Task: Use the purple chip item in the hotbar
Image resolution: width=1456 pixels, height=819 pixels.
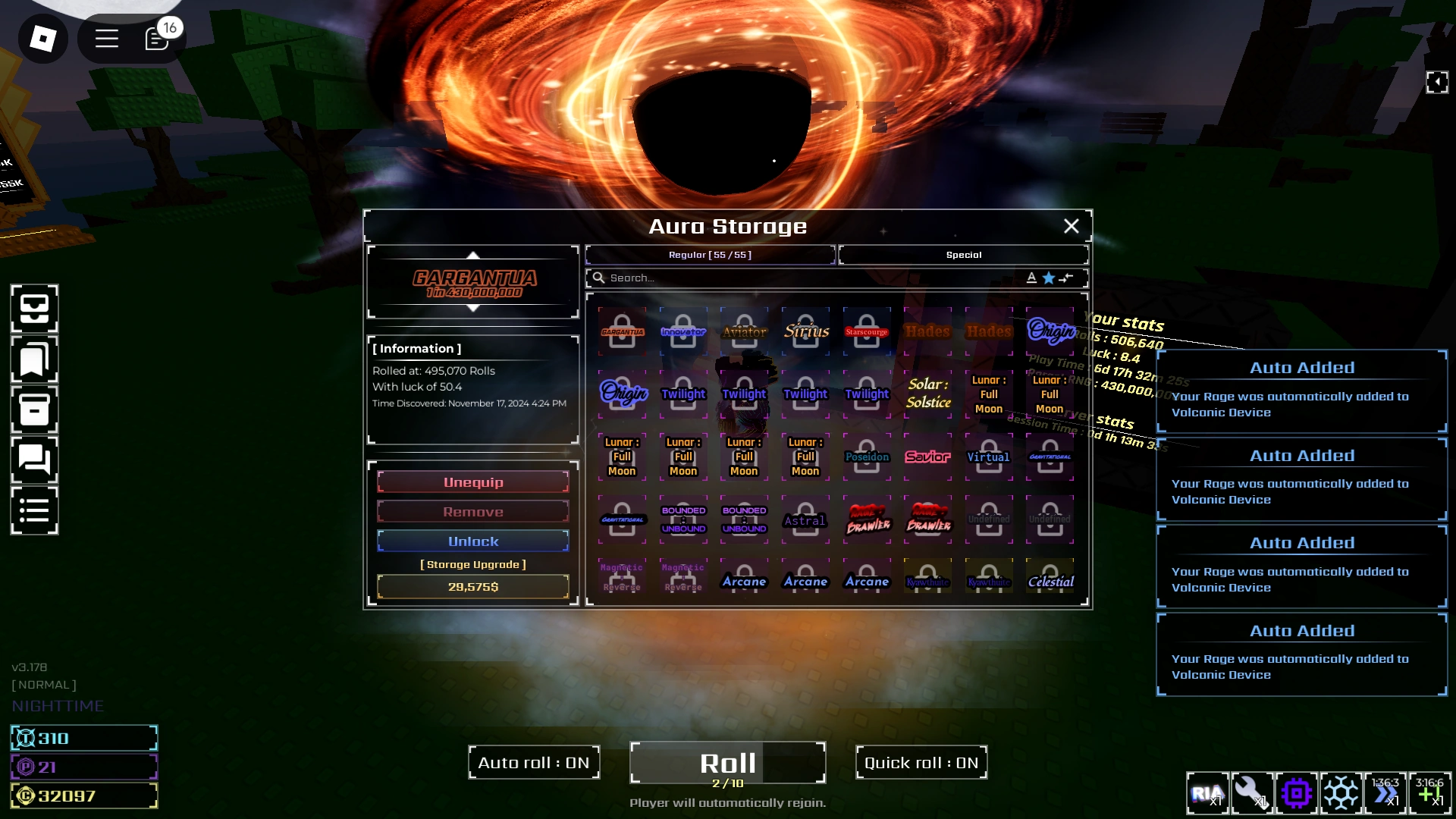Action: tap(1298, 793)
